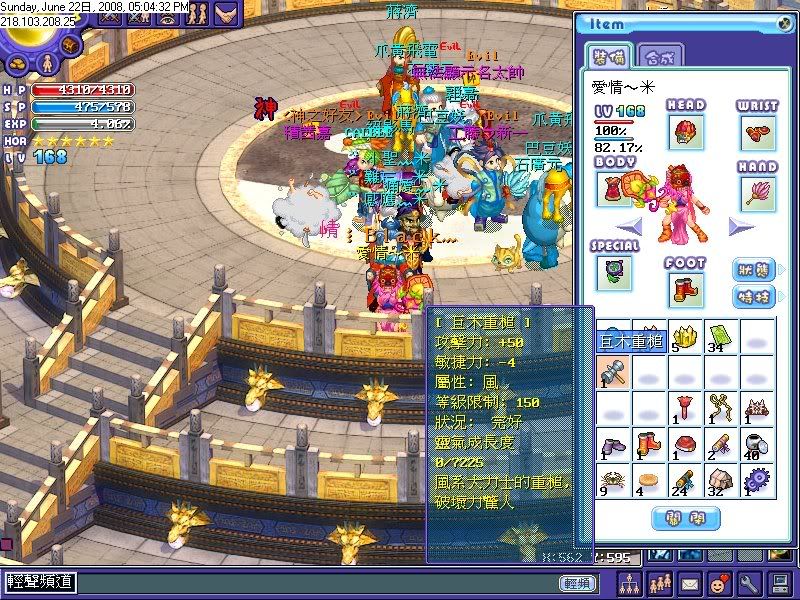Select the FOOT slot red boots
Viewport: 800px width, 600px height.
(x=685, y=289)
